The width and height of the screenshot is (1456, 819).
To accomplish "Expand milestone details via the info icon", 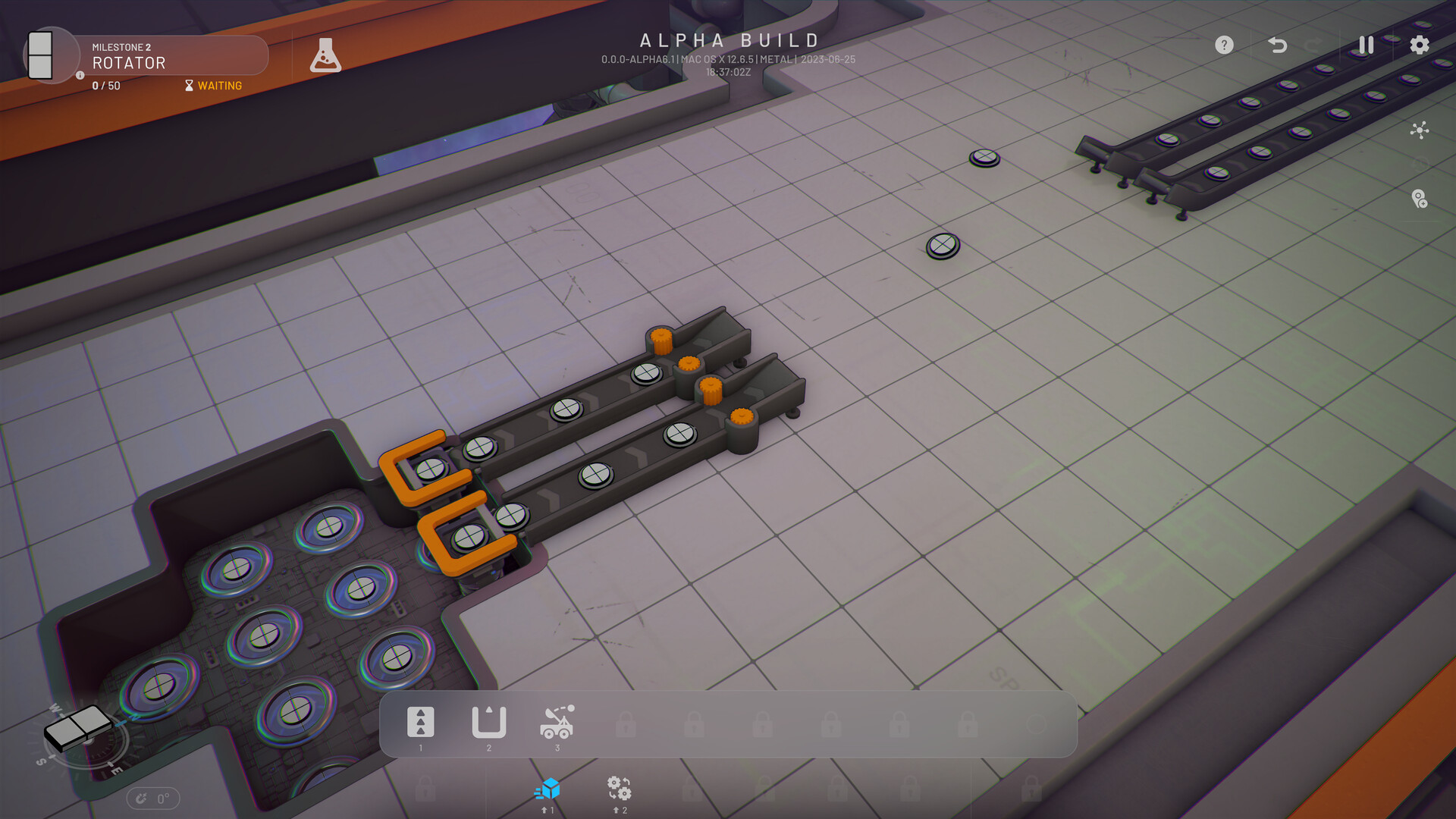I will 80,75.
